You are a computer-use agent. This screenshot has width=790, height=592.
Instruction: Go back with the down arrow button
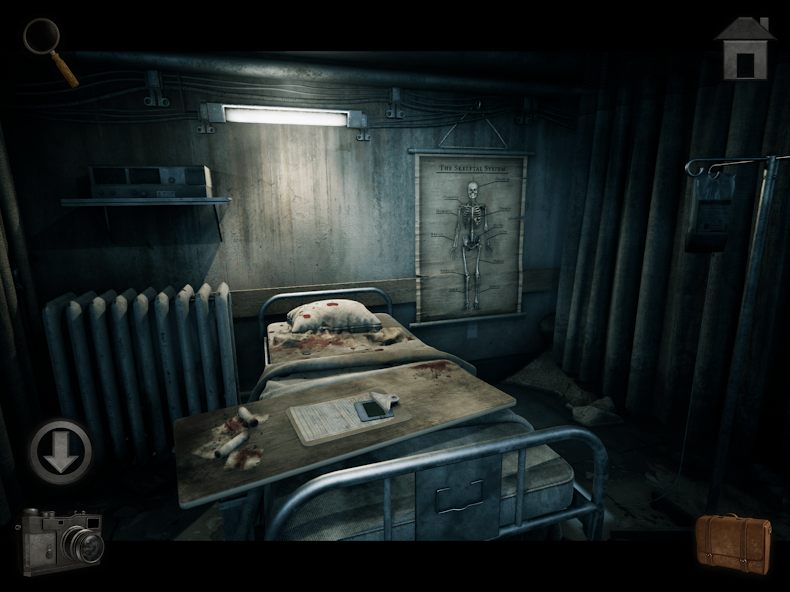[60, 451]
